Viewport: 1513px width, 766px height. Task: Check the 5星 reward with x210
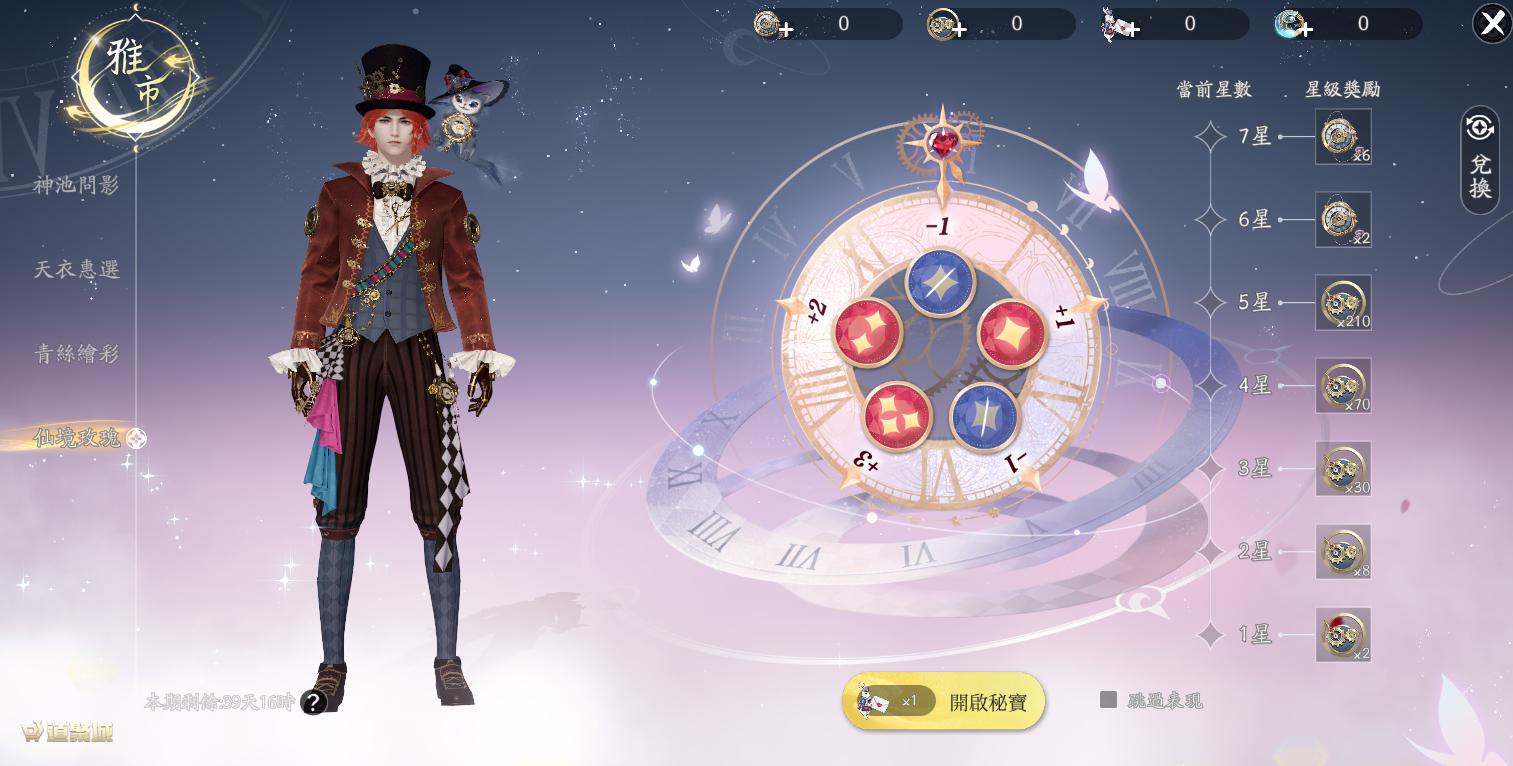click(1343, 303)
